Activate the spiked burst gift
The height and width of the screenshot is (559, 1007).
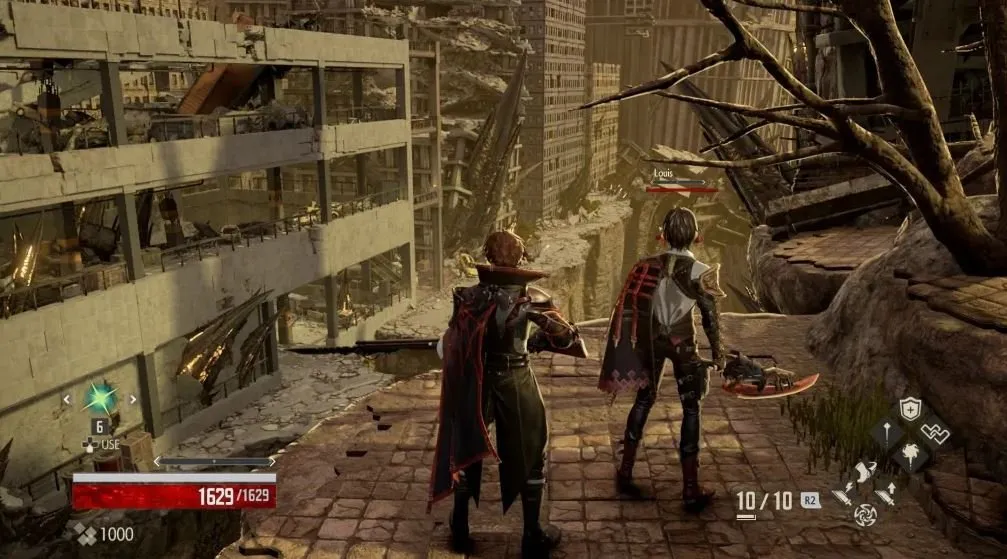[909, 456]
